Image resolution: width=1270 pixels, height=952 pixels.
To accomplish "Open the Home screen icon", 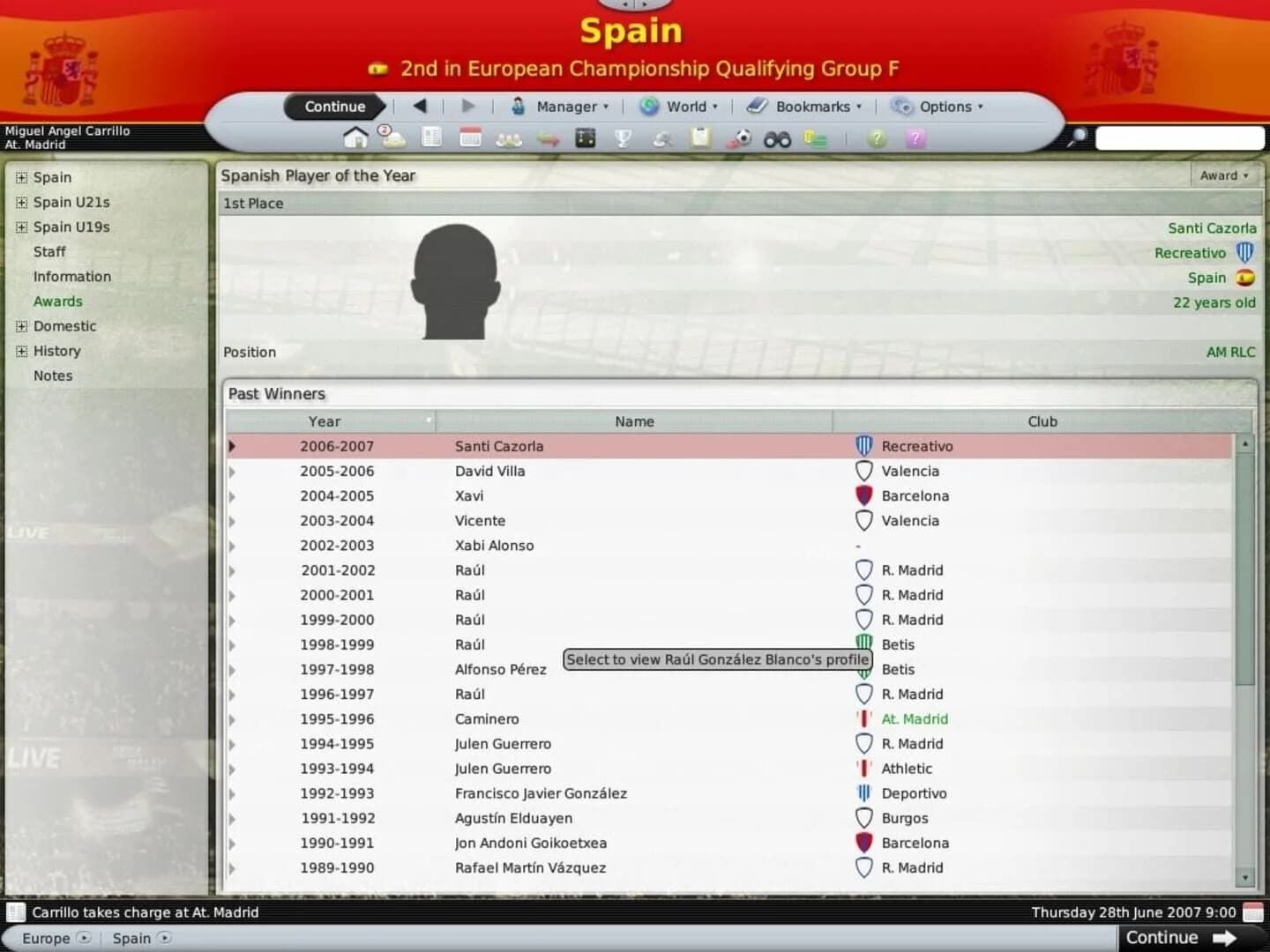I will tap(355, 138).
